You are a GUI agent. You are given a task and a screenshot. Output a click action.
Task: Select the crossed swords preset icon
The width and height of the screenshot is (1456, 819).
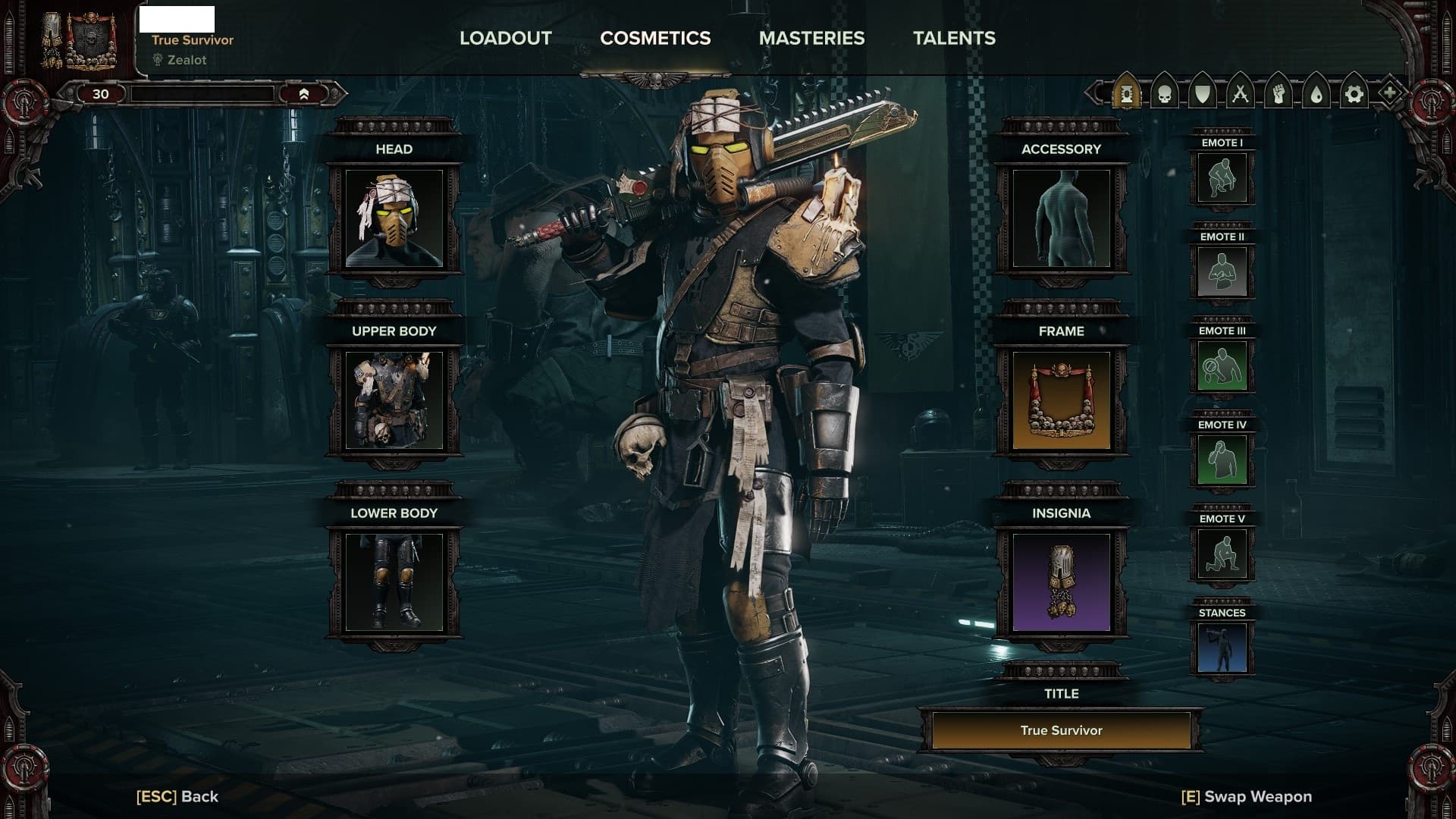[1241, 94]
